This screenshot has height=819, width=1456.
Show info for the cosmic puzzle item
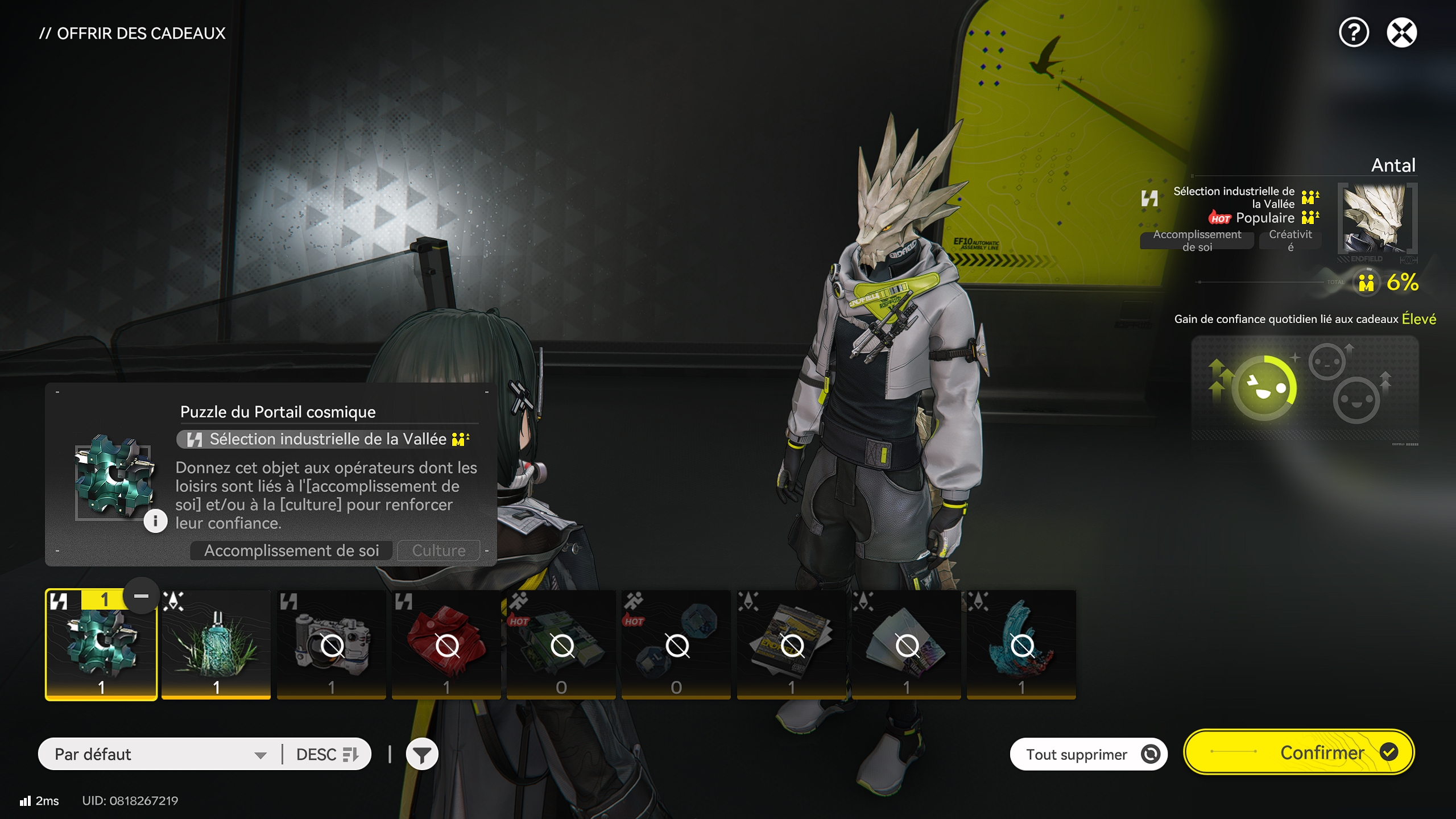(155, 521)
